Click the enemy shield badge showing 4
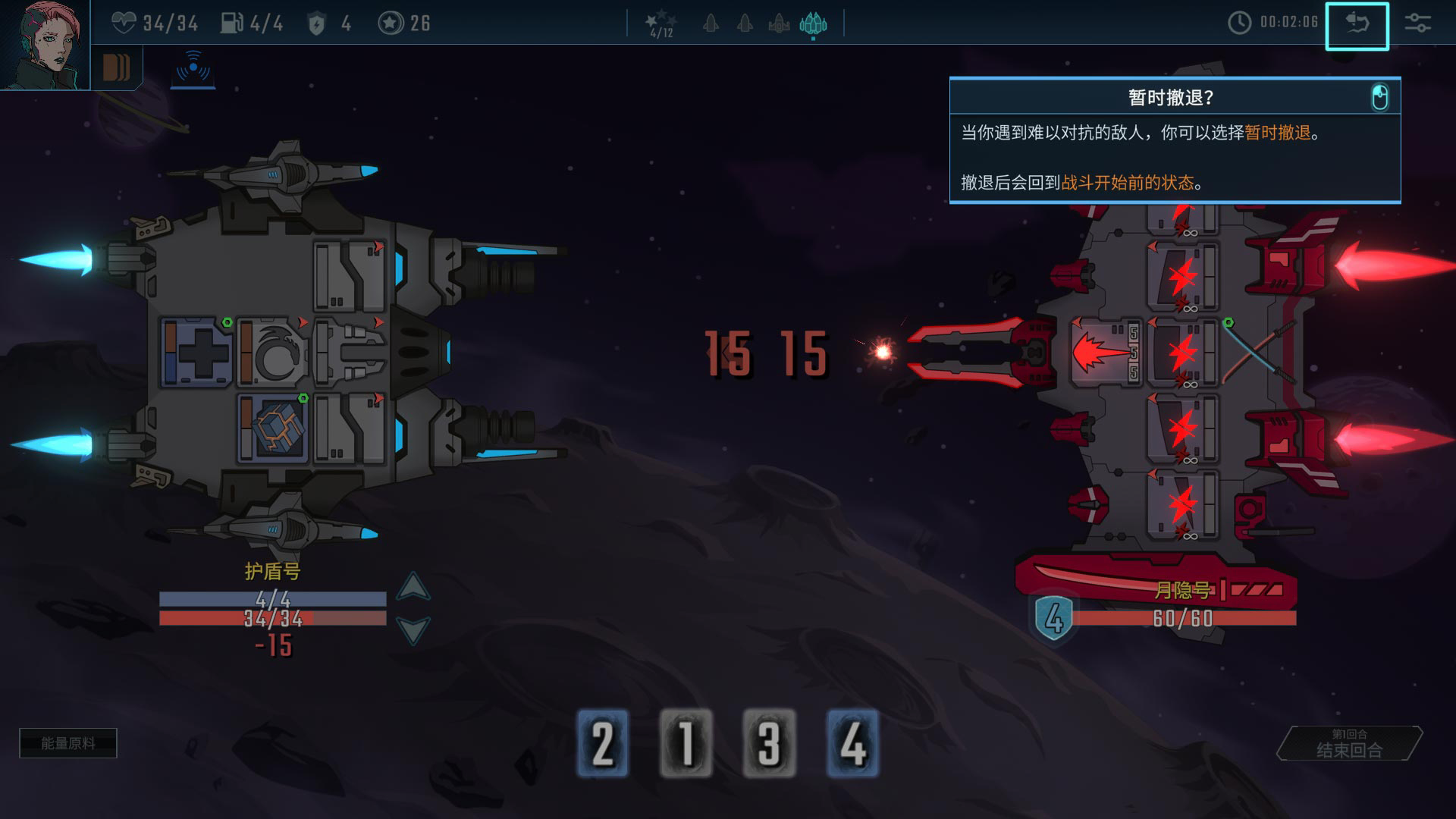Image resolution: width=1456 pixels, height=819 pixels. (x=1054, y=618)
